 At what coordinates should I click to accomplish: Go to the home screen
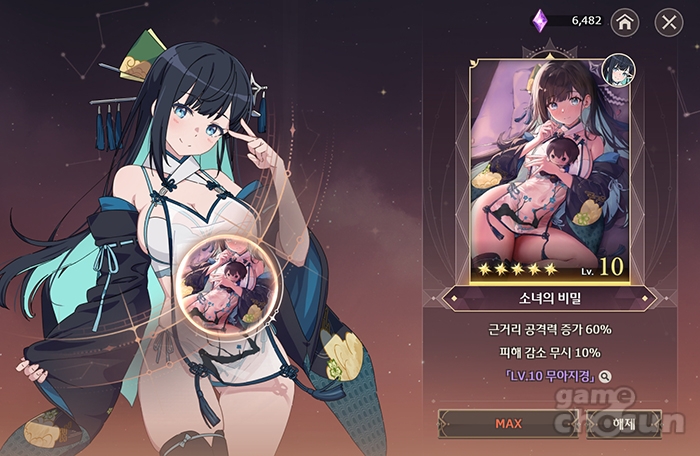(x=625, y=21)
